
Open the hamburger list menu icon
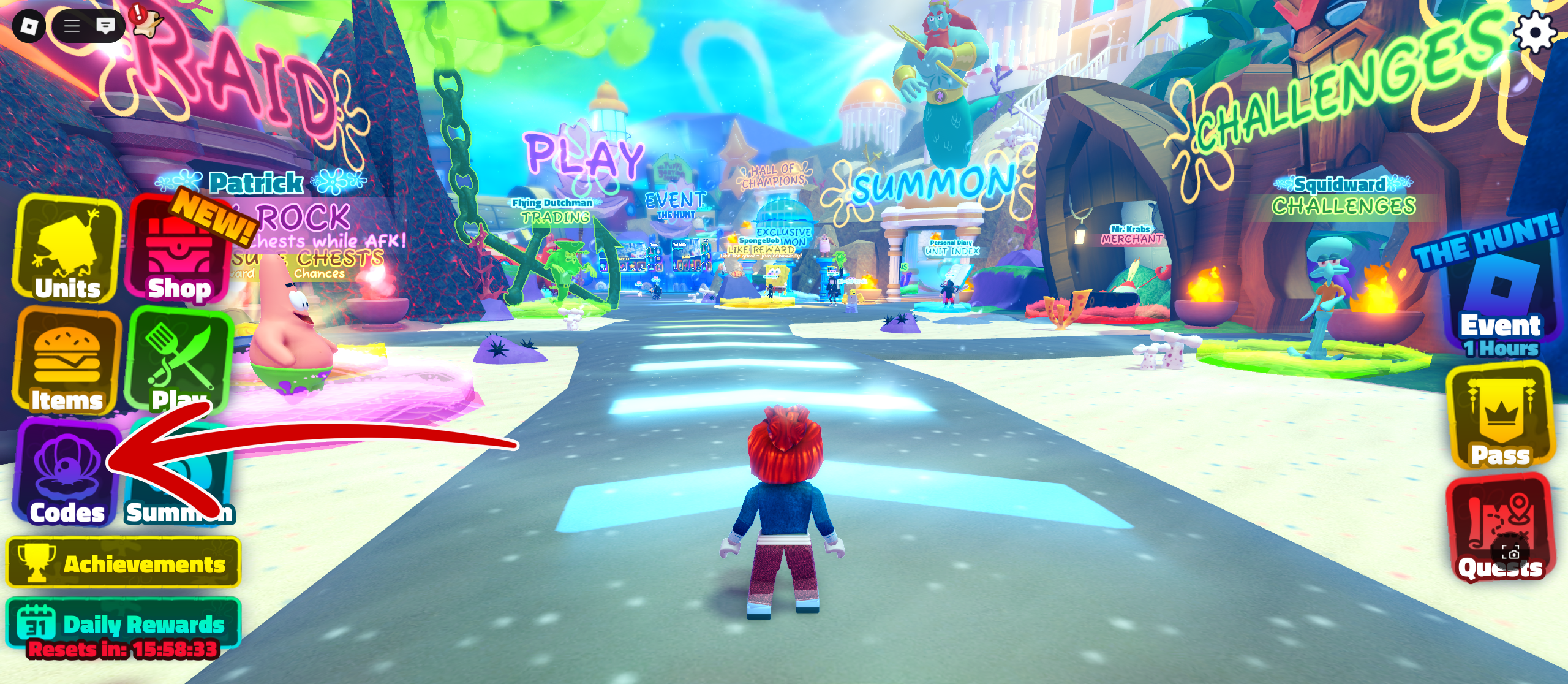pyautogui.click(x=72, y=26)
